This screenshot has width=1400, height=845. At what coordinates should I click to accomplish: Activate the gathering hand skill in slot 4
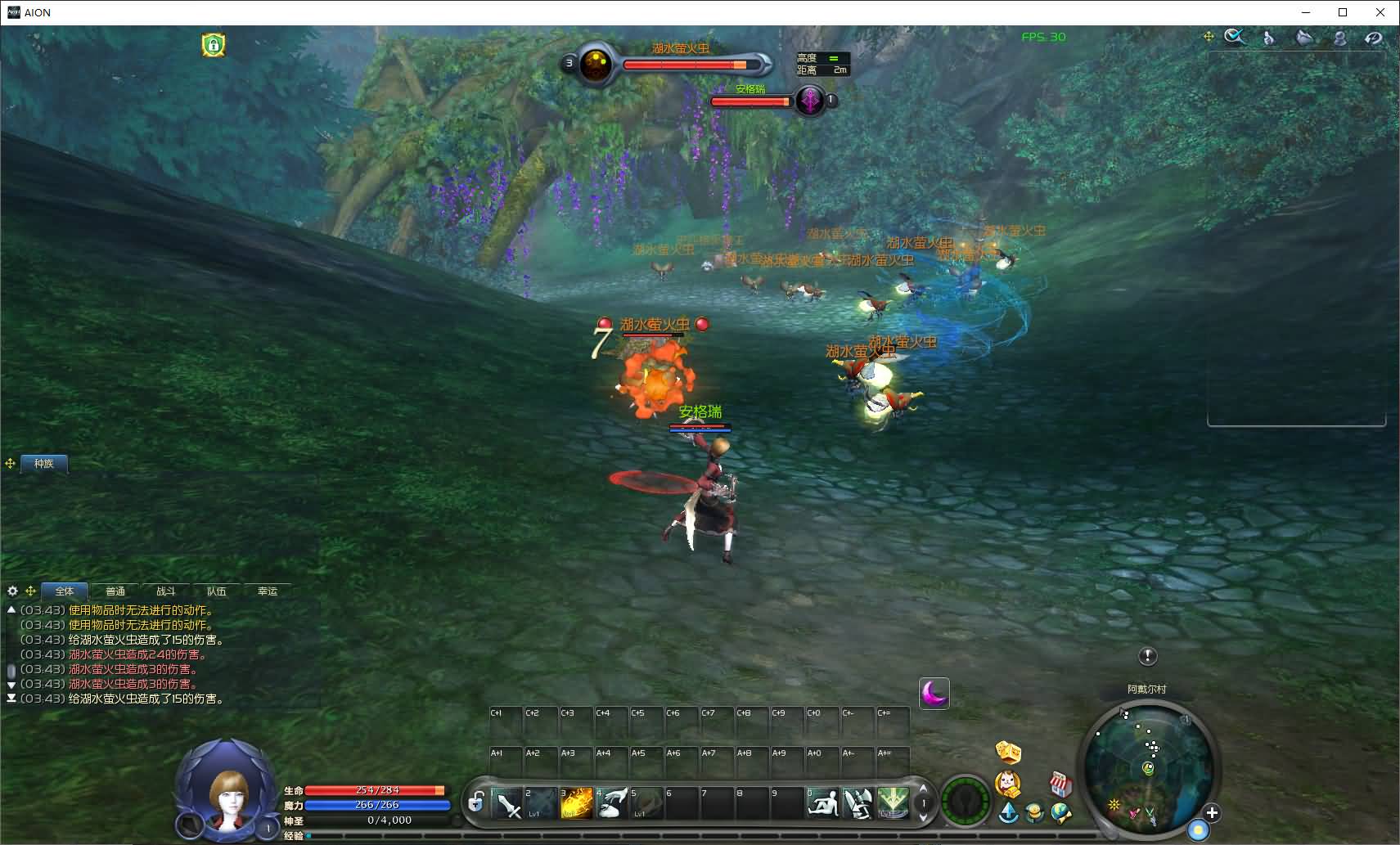pos(612,803)
